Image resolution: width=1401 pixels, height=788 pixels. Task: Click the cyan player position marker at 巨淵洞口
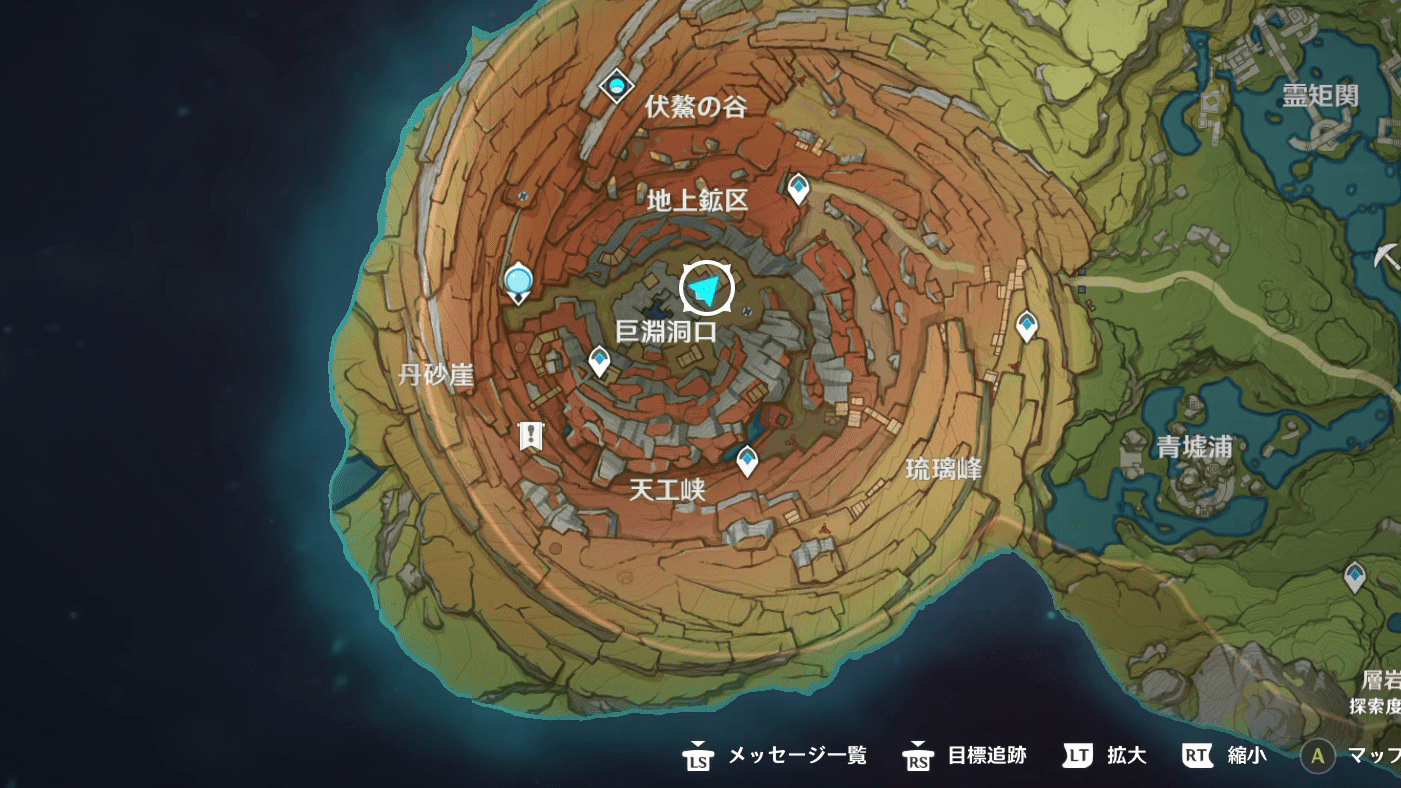(x=706, y=288)
